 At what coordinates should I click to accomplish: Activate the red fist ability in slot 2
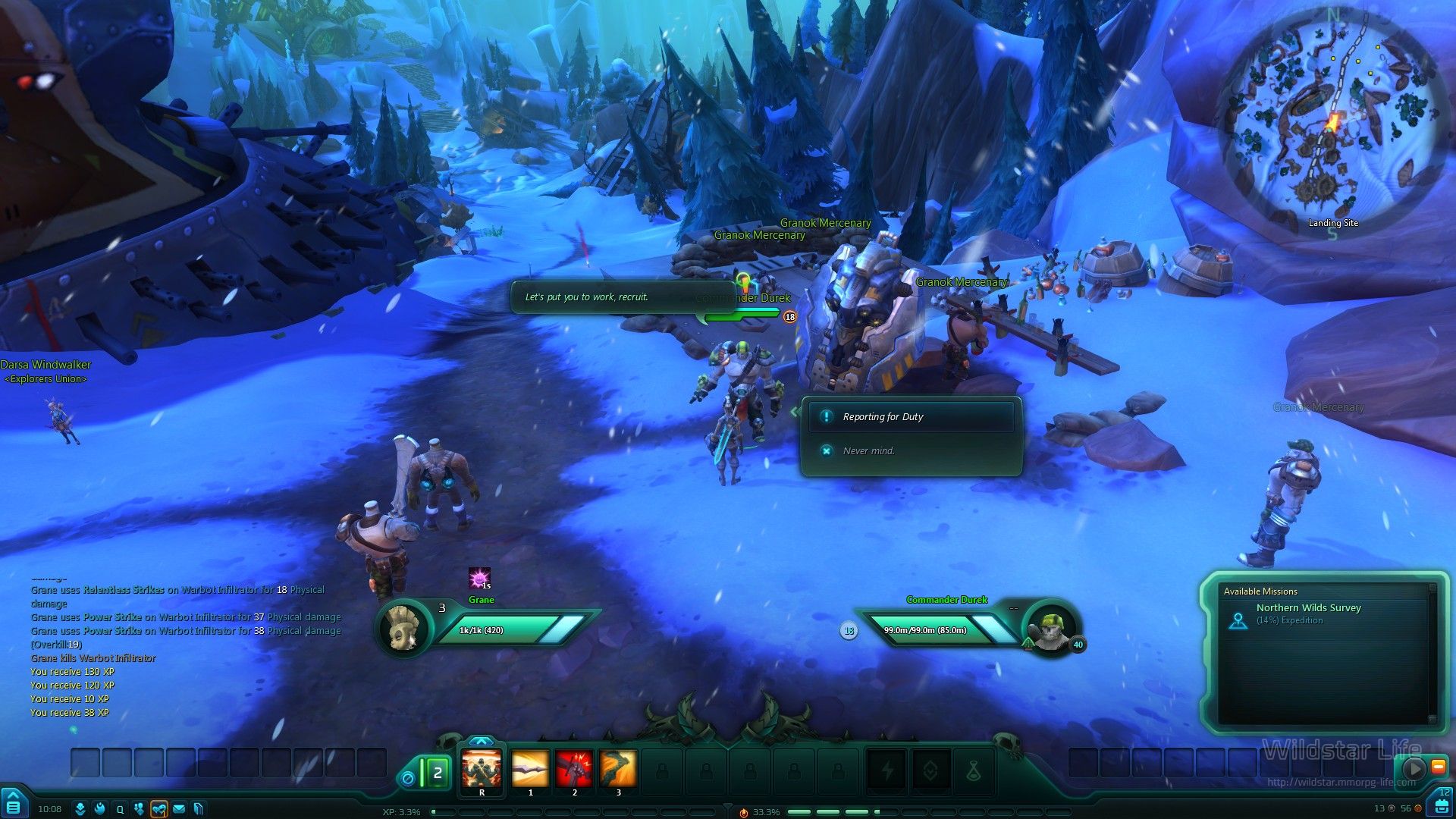[574, 770]
